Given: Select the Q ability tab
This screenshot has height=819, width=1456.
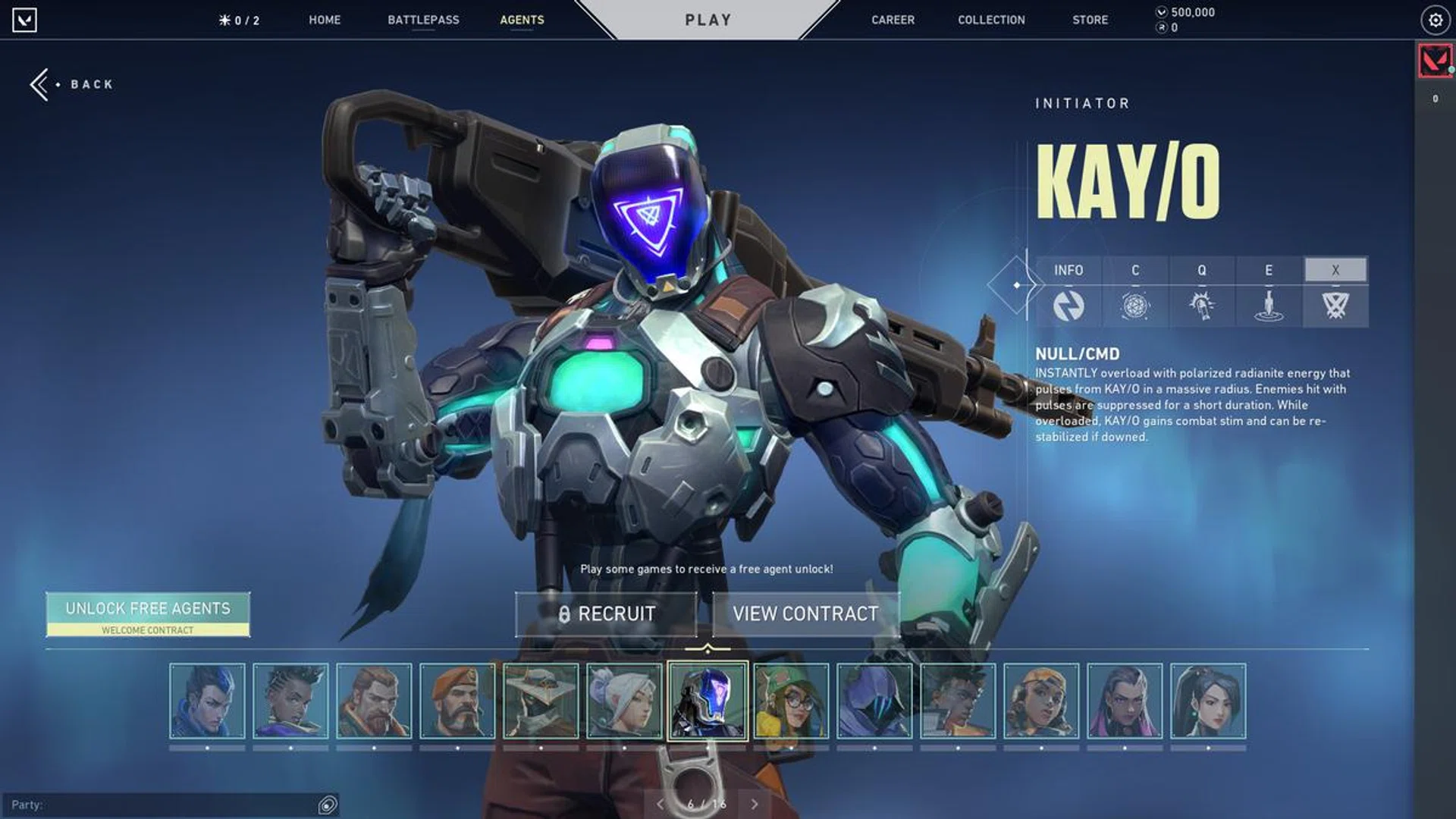Looking at the screenshot, I should click(x=1202, y=291).
